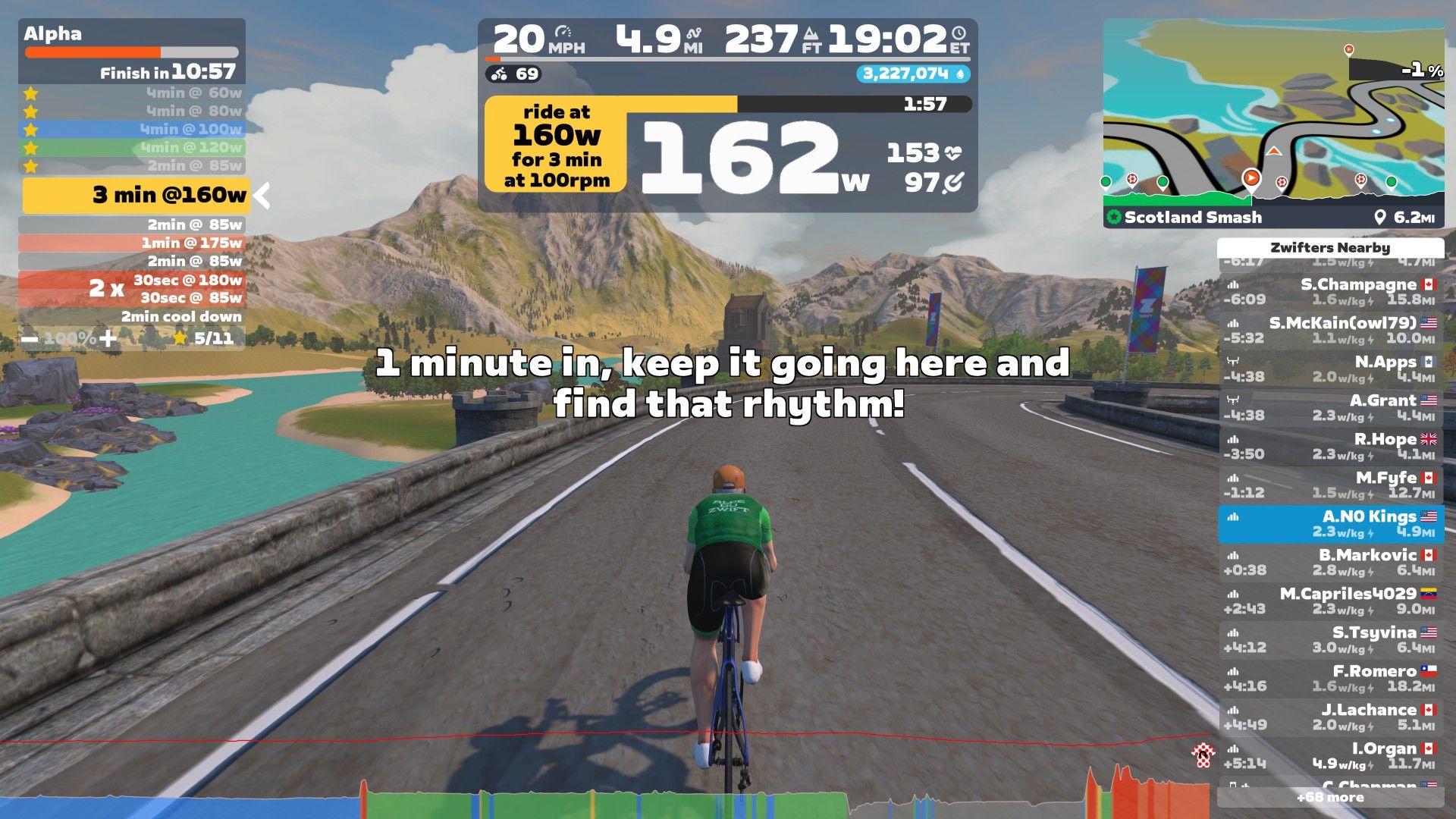The image size is (1456, 819).
Task: Select rider S.Champagne in the nearby list
Action: 1330,292
